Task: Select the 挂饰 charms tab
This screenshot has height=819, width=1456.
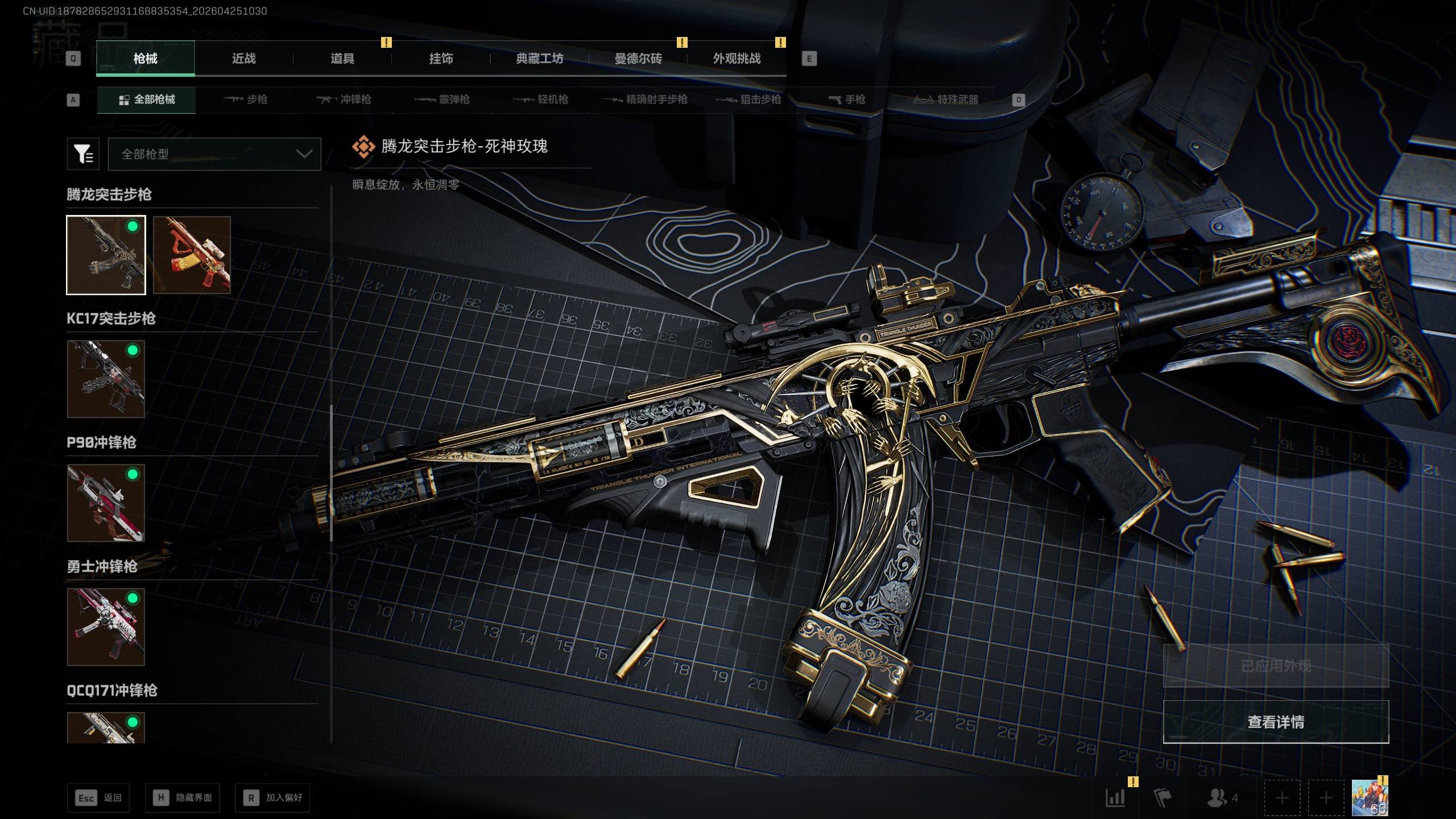Action: pos(441,59)
